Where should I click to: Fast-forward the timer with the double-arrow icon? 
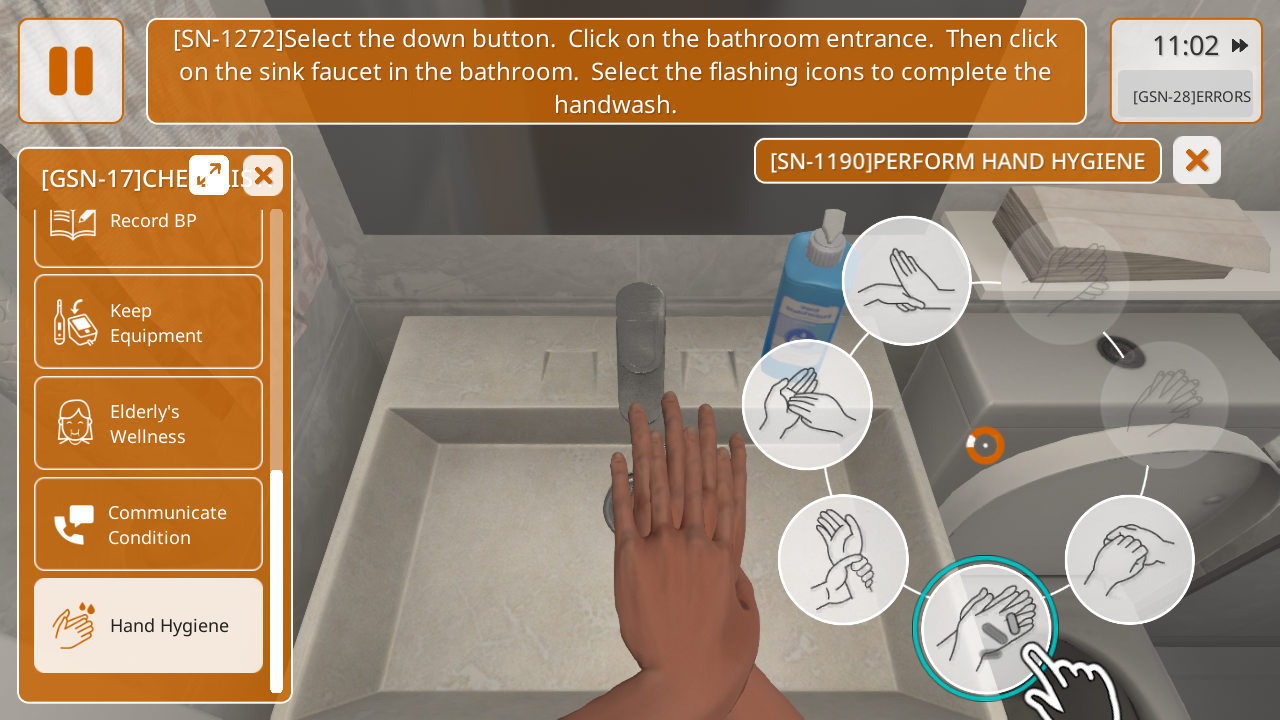coord(1240,45)
